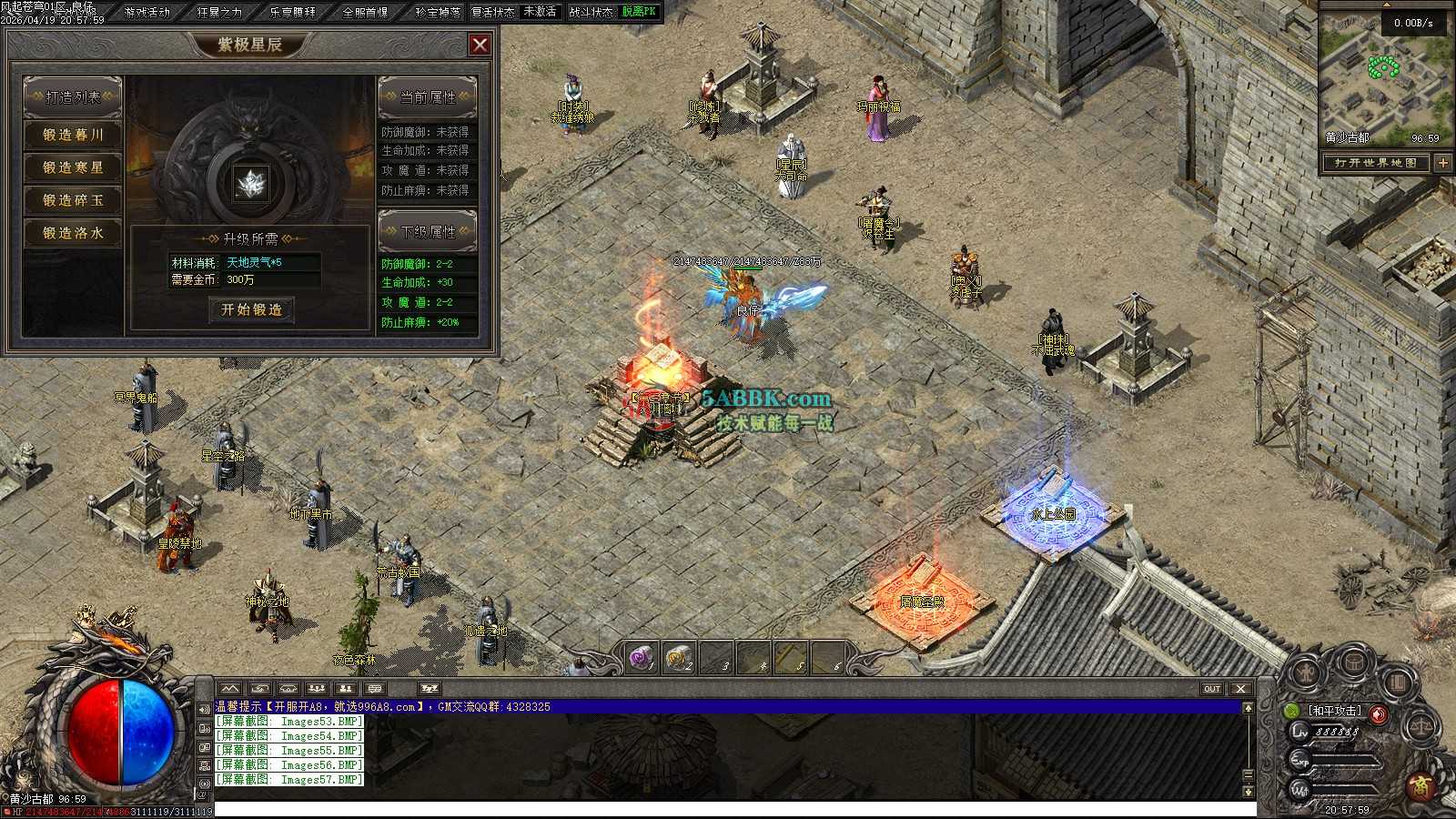Use the purple item in hotbar slot 1
Image resolution: width=1456 pixels, height=819 pixels.
click(x=642, y=657)
